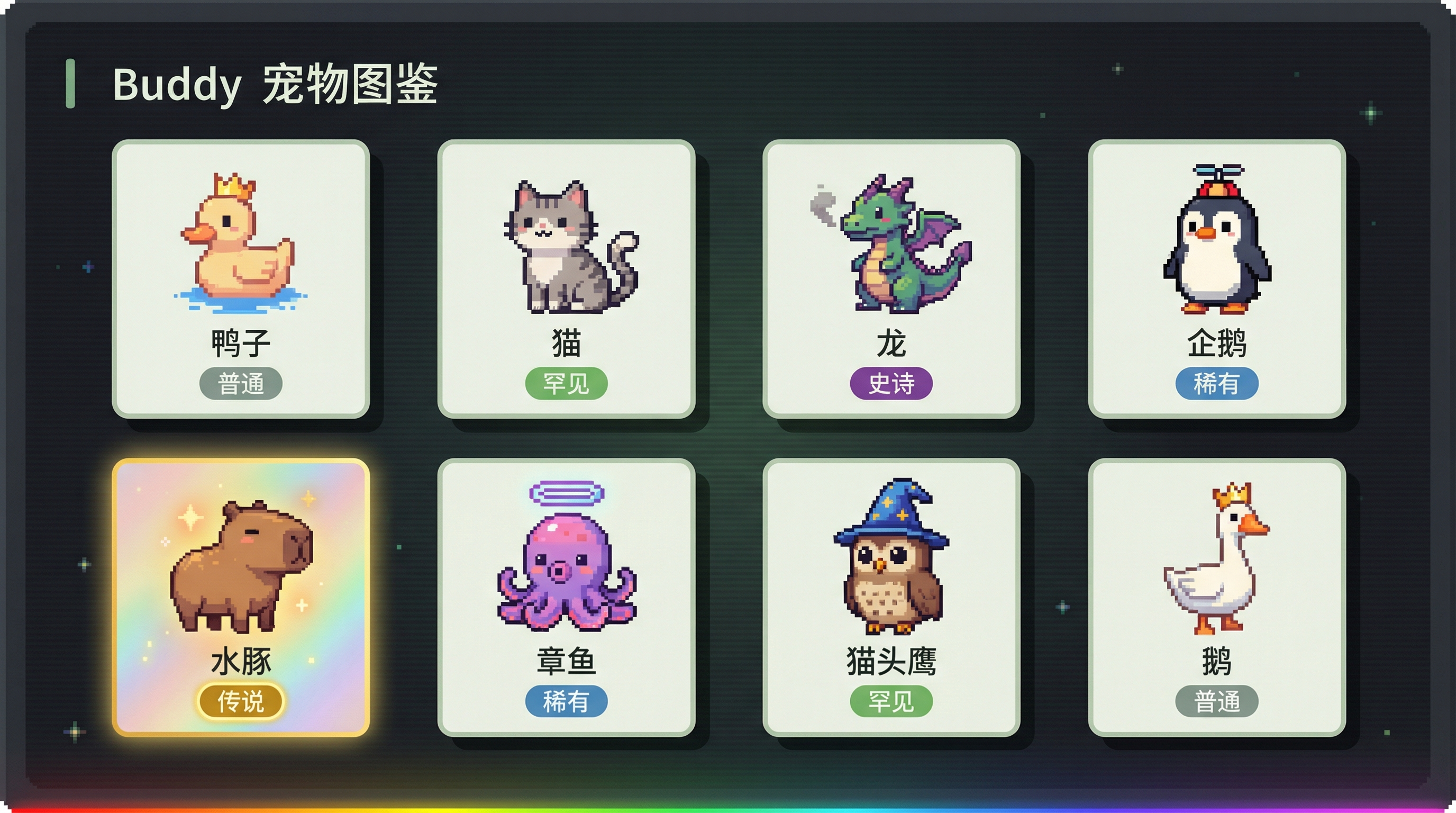Pick the penguin with propeller hat card
Viewport: 1456px width, 813px height.
point(1216,278)
